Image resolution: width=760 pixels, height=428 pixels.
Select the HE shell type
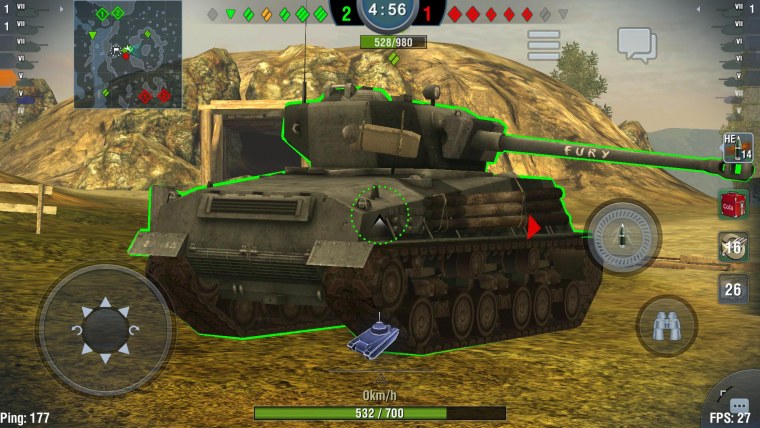[x=736, y=148]
